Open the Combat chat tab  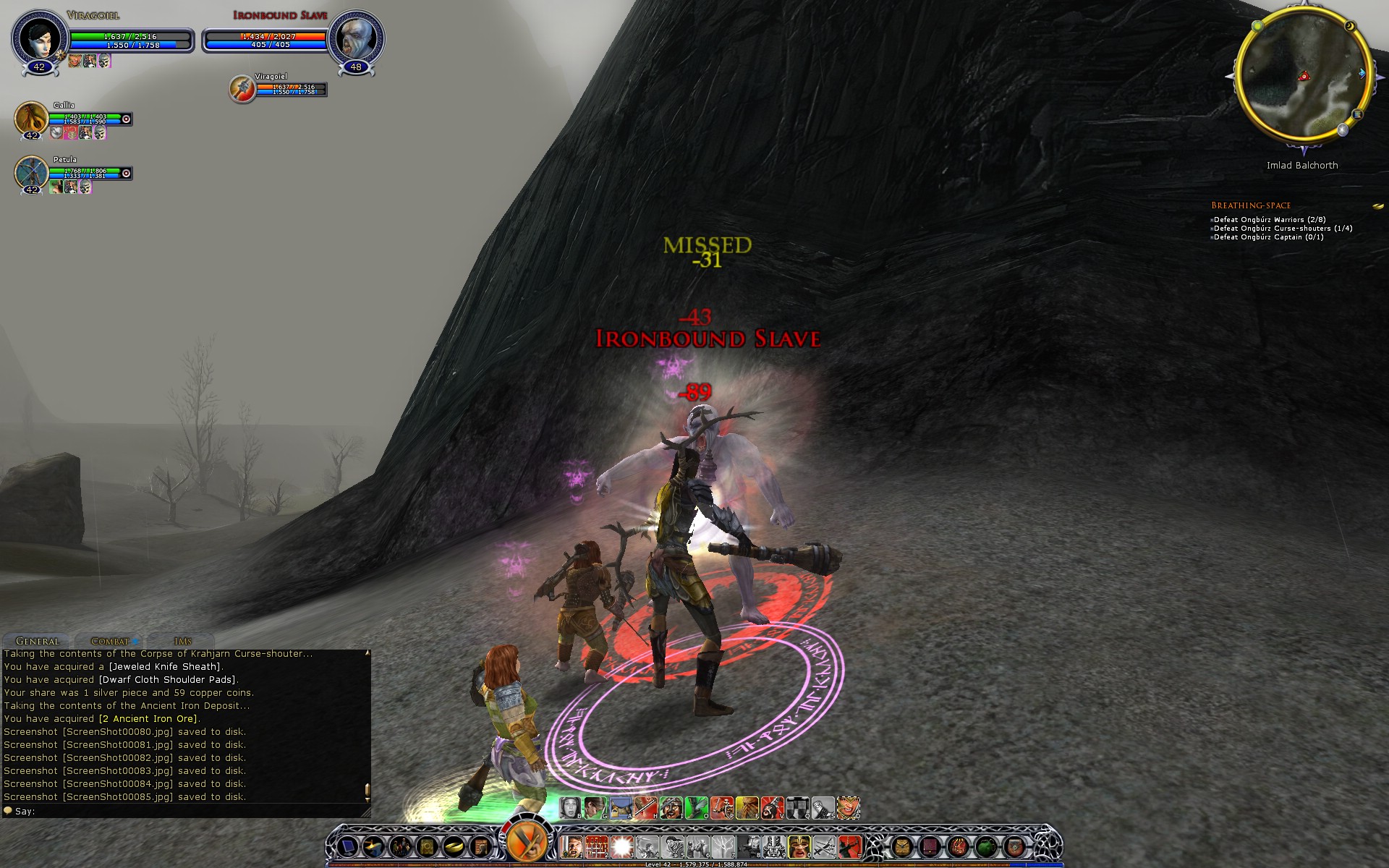110,641
